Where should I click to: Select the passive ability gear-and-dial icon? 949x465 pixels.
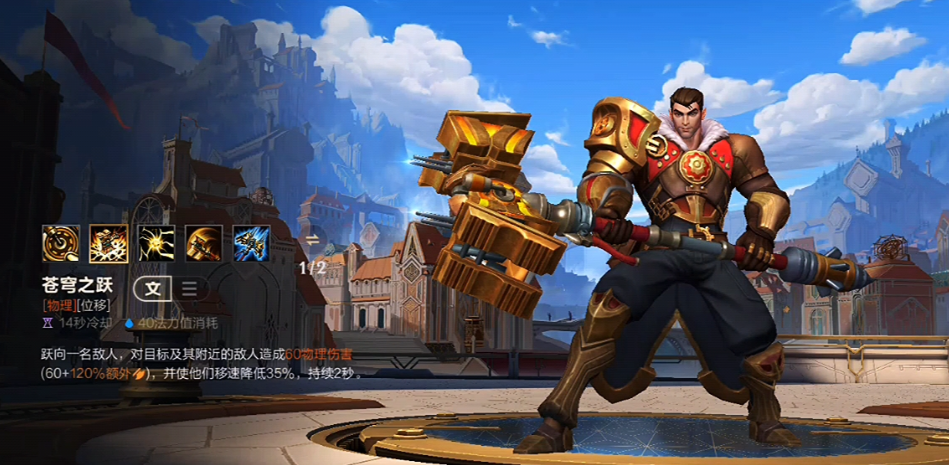coord(59,242)
